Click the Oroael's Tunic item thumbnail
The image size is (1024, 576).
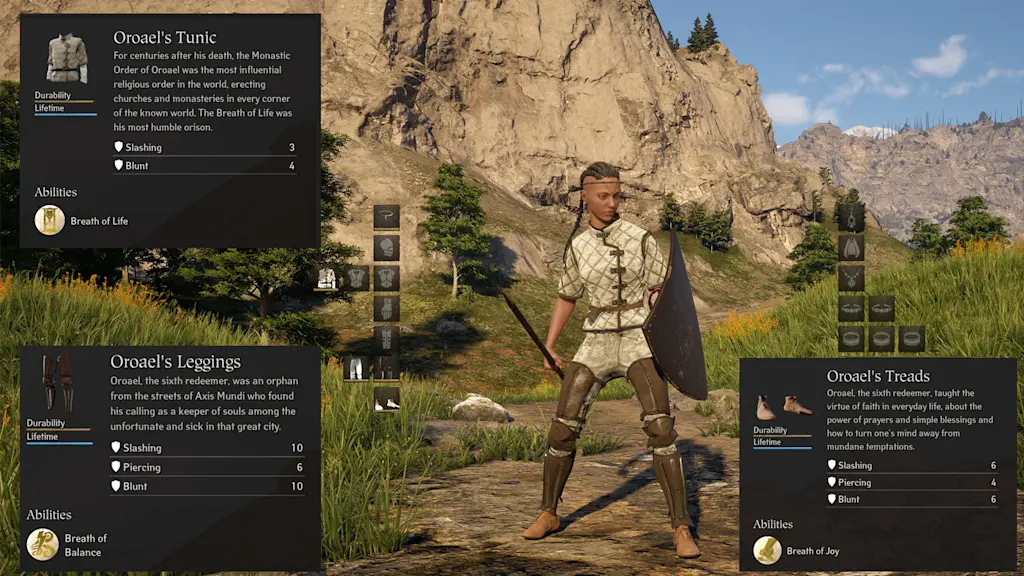click(x=66, y=59)
